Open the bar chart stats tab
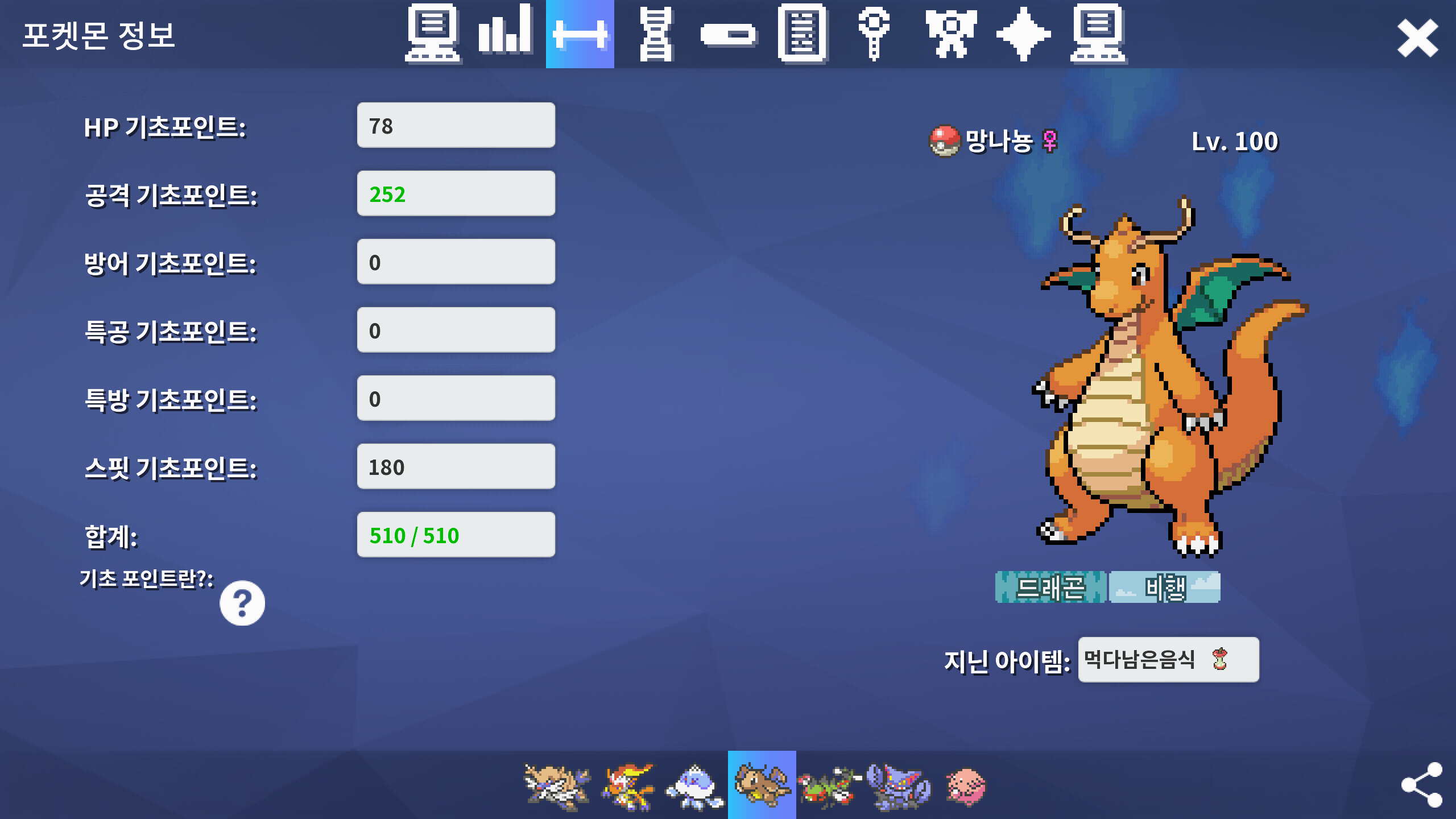This screenshot has width=1456, height=819. point(505,32)
